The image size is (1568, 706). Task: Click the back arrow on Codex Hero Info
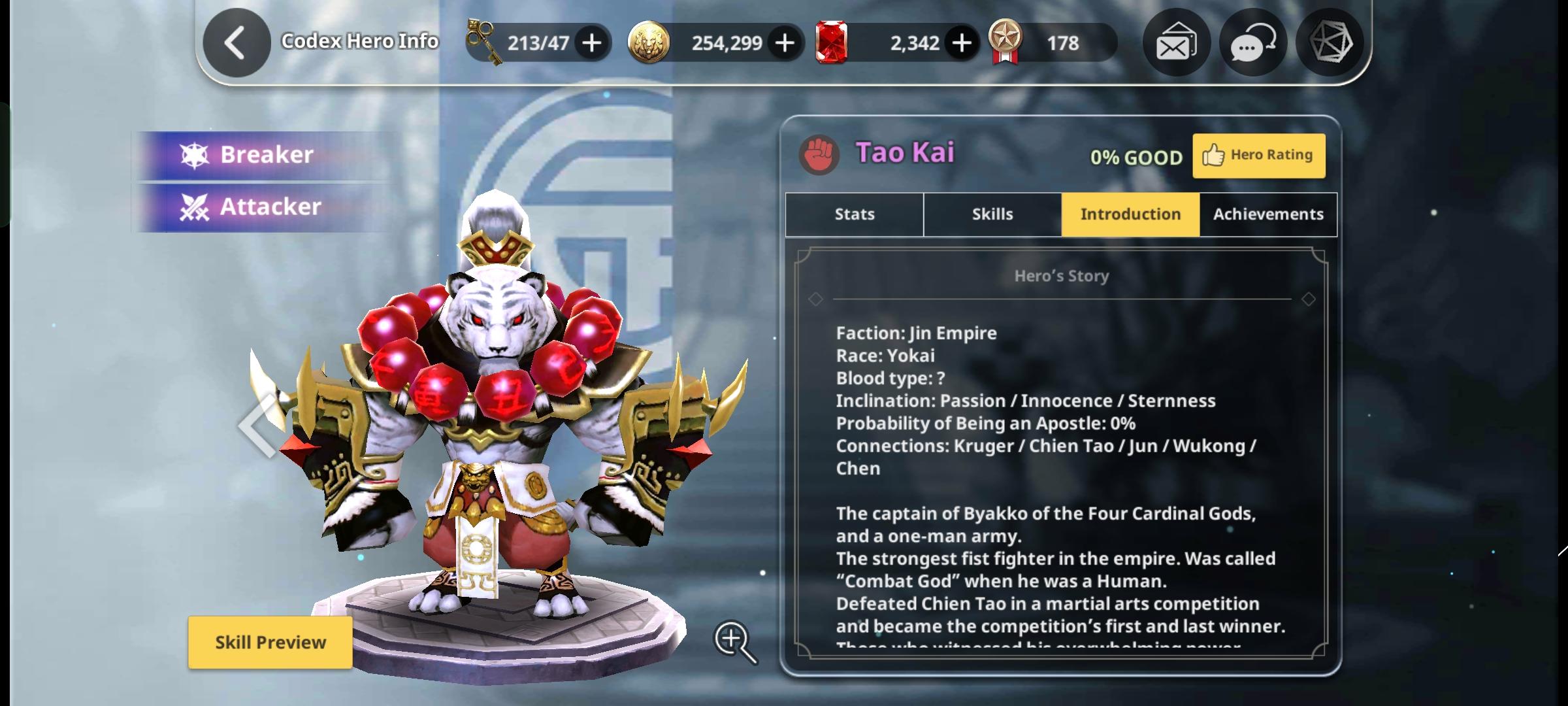(235, 41)
